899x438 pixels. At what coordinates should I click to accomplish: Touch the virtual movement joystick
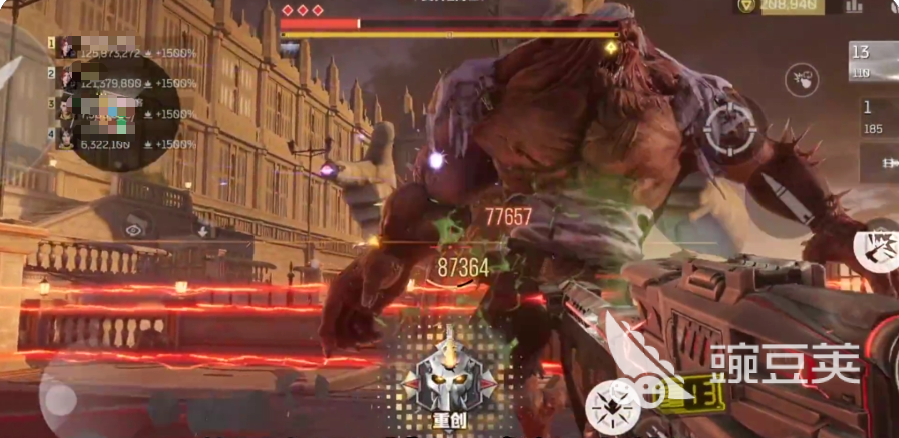60,400
